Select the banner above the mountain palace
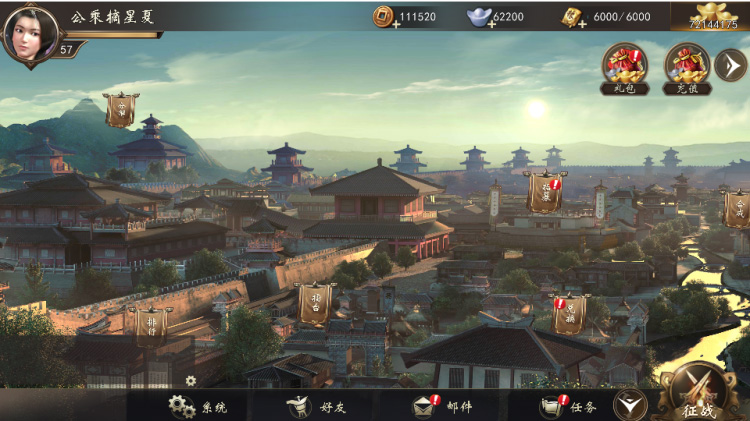The image size is (750, 421). pos(122,110)
